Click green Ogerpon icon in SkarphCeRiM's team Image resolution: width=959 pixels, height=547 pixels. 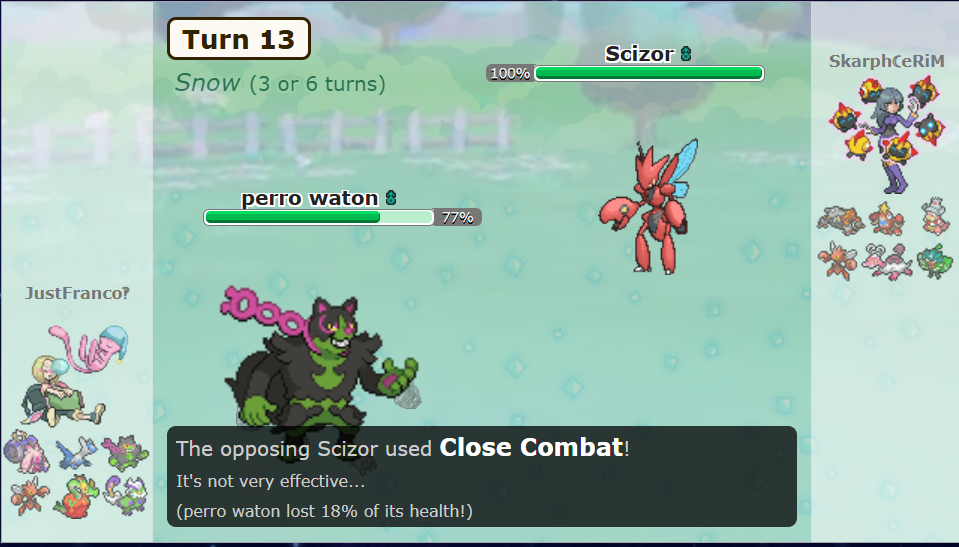(x=935, y=261)
